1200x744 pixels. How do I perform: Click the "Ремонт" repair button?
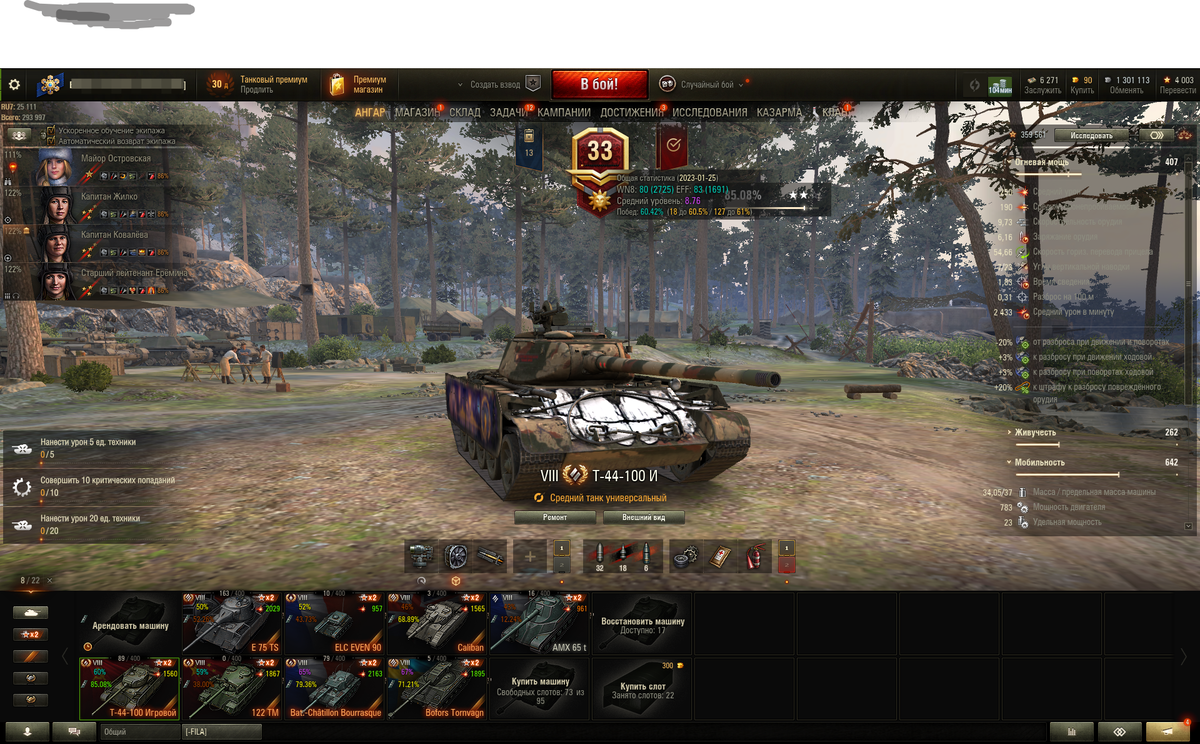pos(555,517)
